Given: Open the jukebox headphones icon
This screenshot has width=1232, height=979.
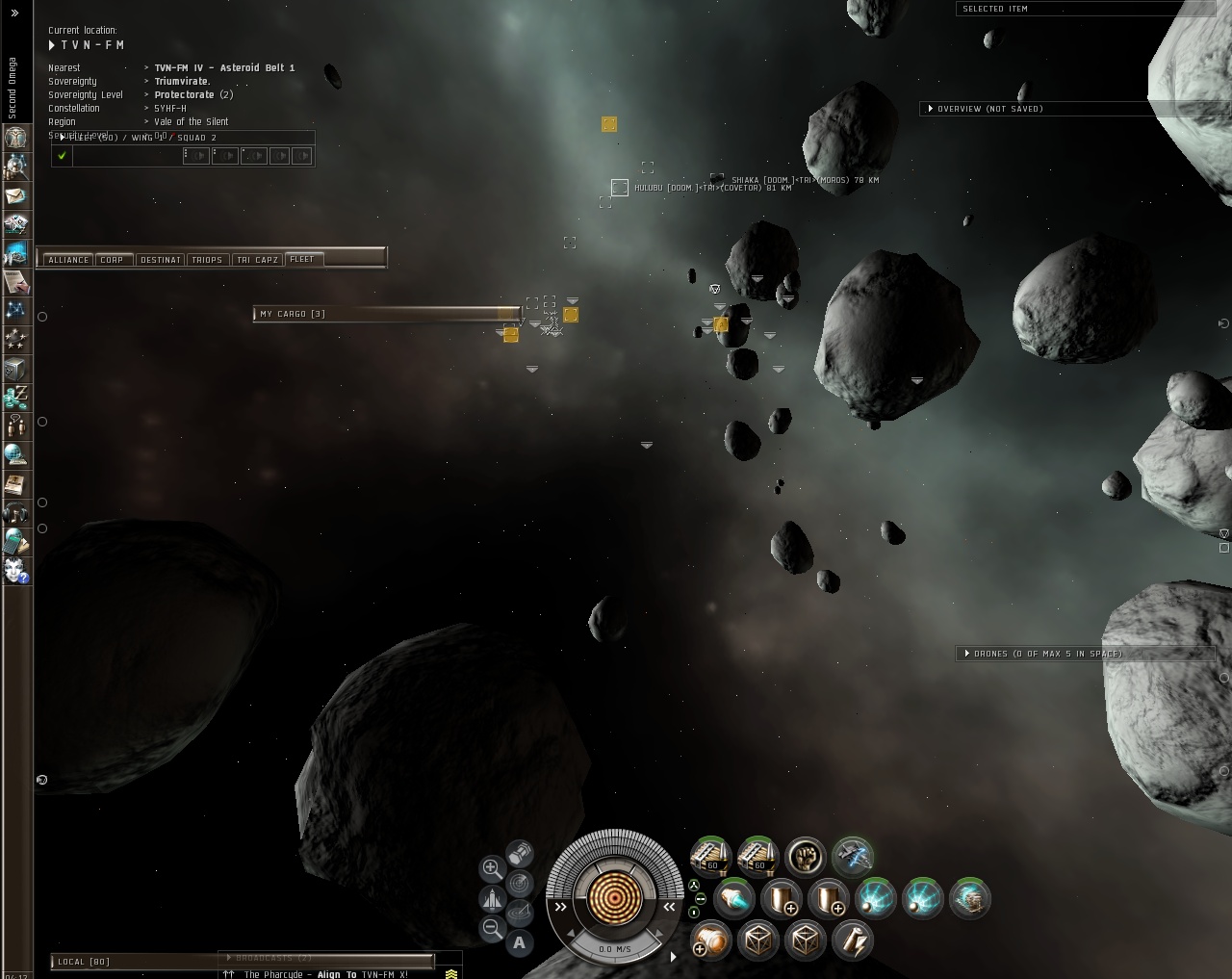Looking at the screenshot, I should pos(16,512).
